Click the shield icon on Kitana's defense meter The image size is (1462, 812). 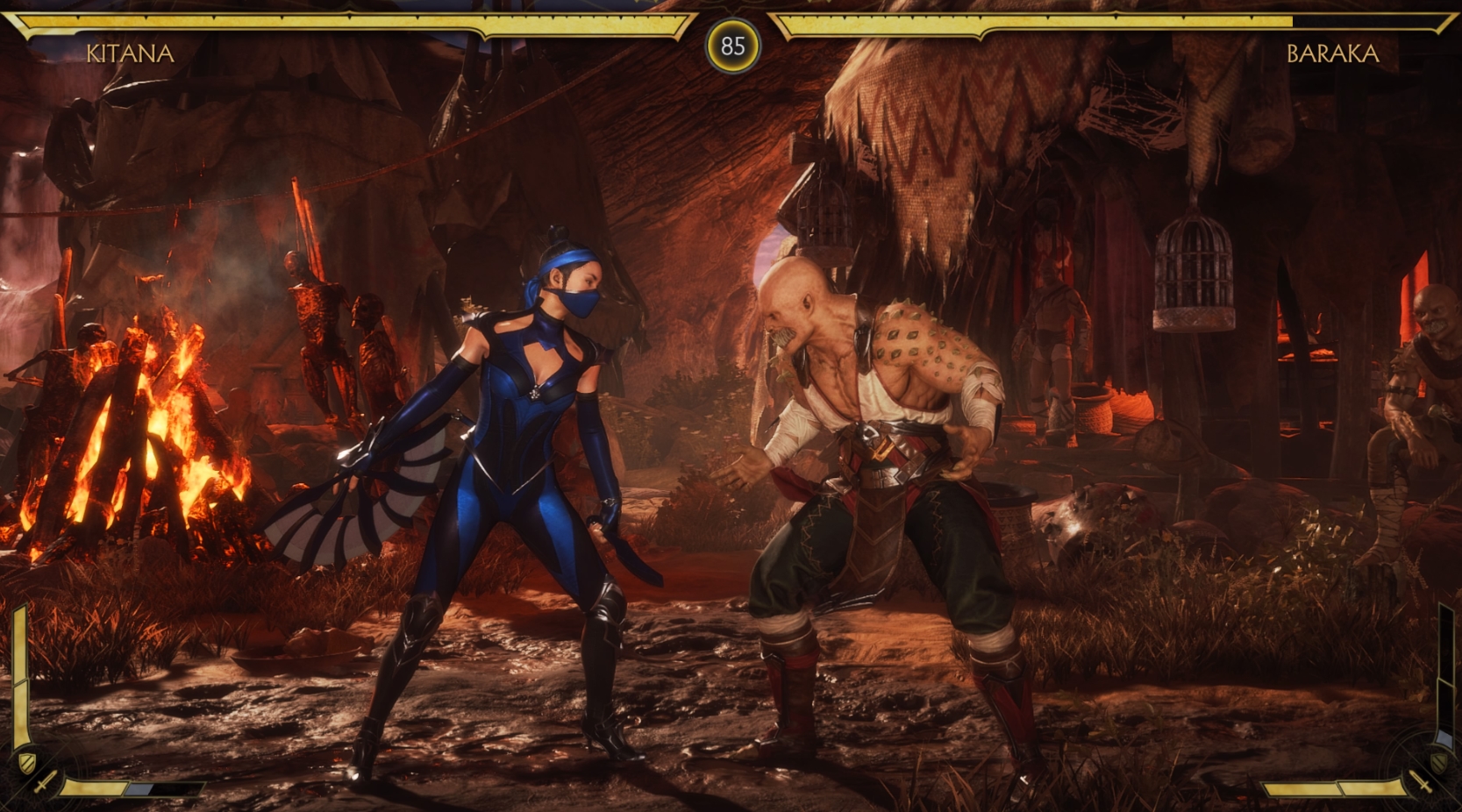click(27, 761)
